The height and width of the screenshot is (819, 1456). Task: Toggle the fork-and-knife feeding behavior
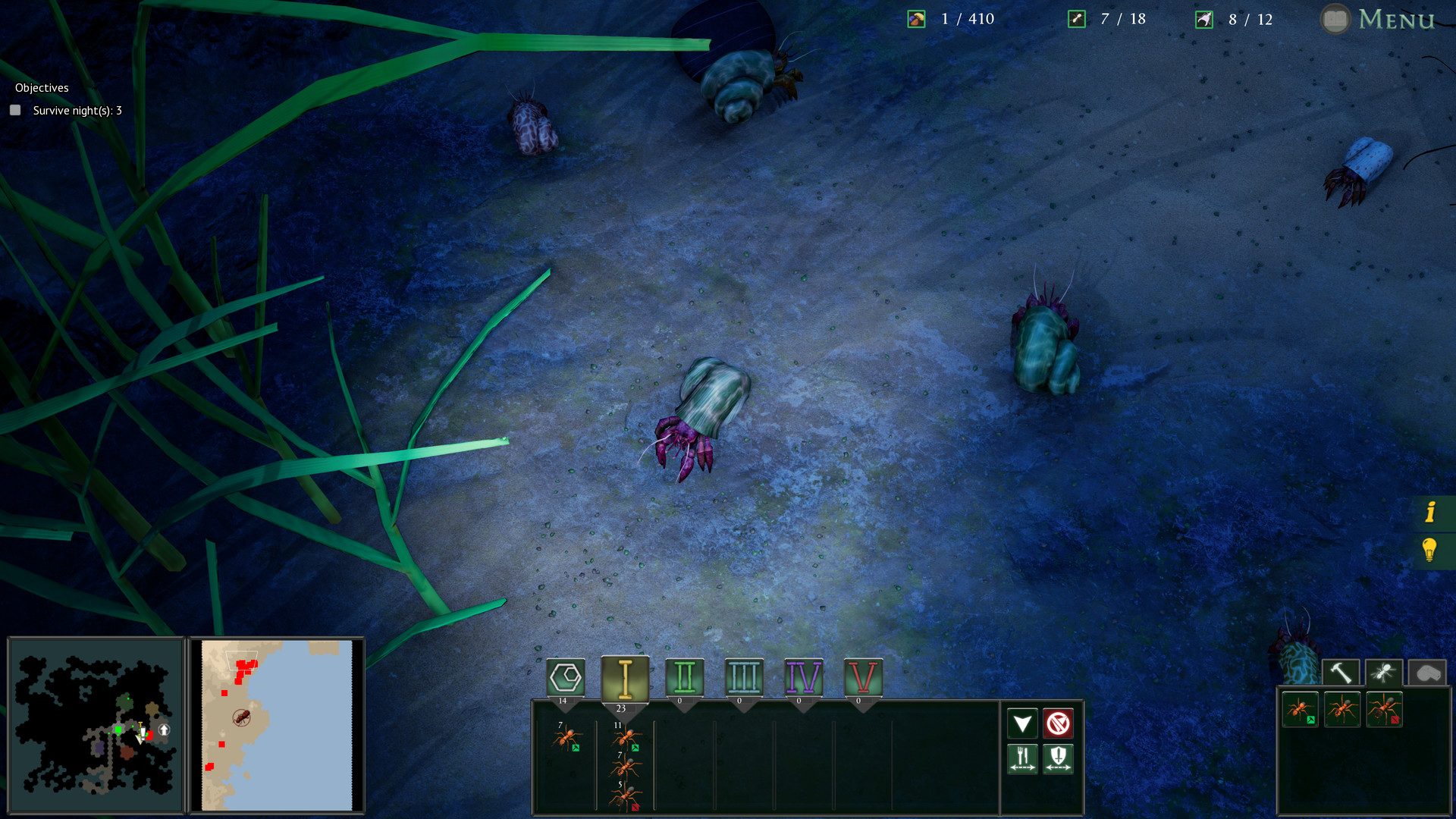[x=1022, y=760]
